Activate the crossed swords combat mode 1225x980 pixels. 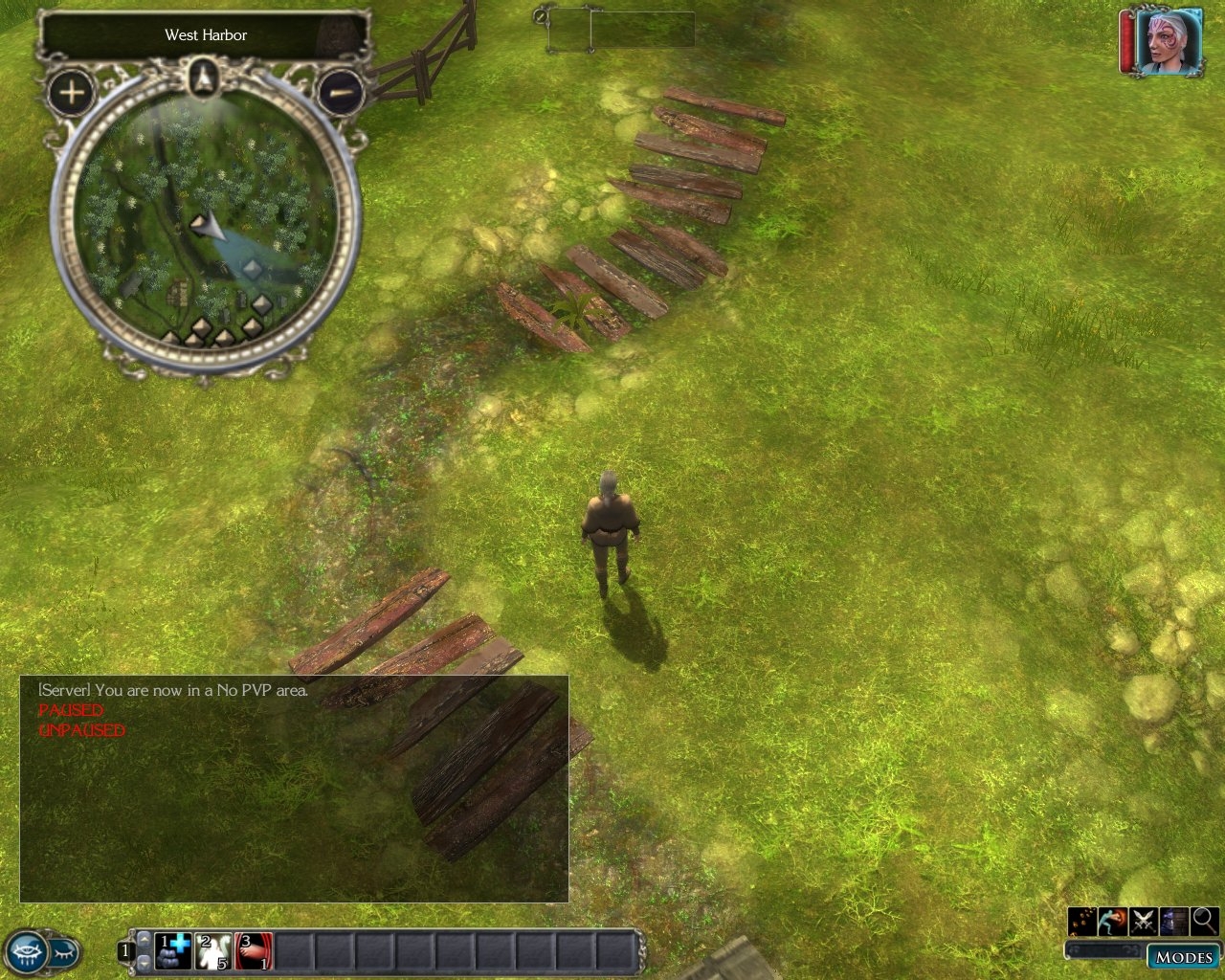pos(1144,921)
